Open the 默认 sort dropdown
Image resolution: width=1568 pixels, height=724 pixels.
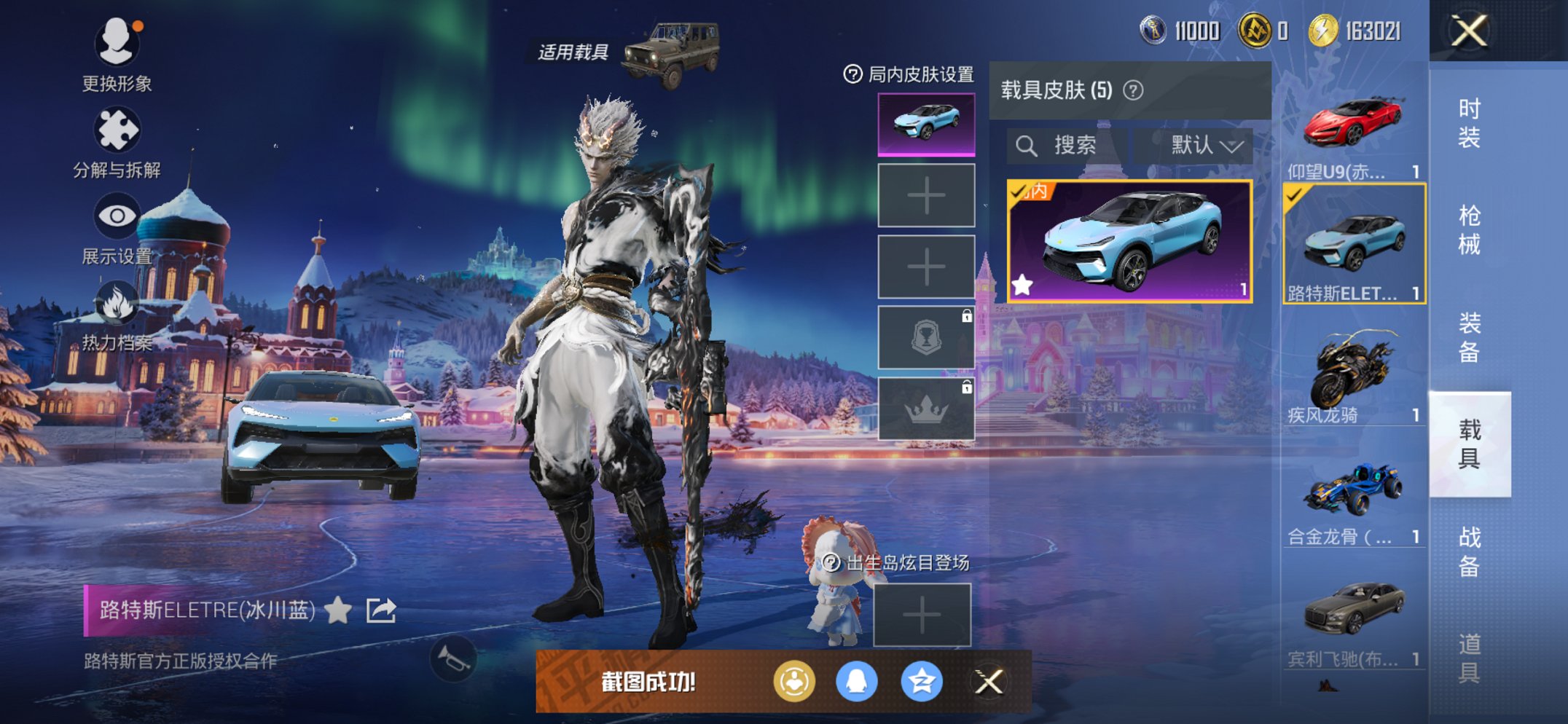pyautogui.click(x=1200, y=144)
